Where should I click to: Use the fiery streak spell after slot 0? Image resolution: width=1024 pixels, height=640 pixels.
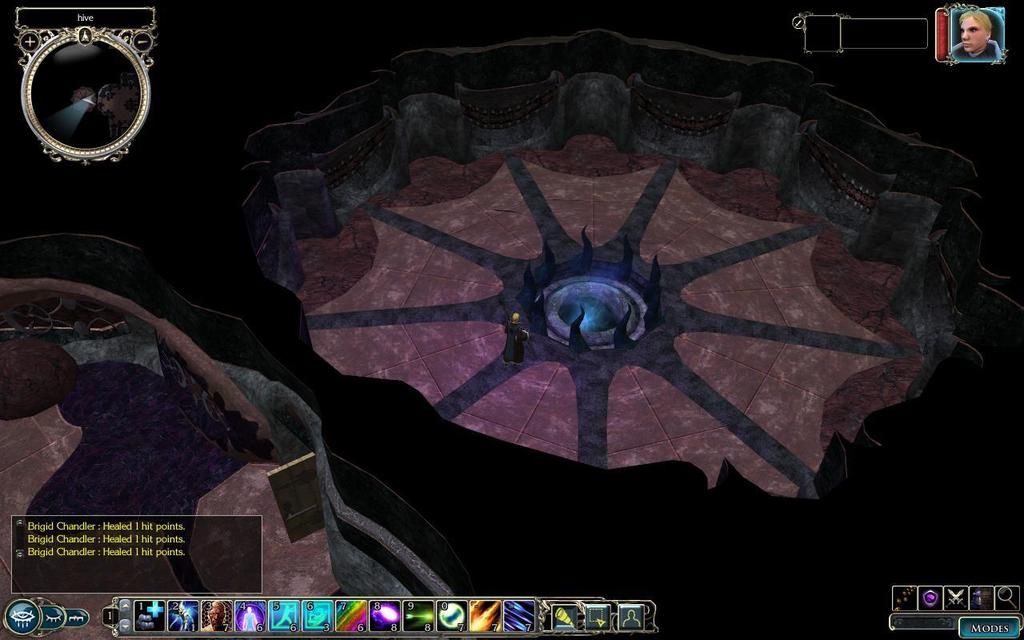pyautogui.click(x=486, y=615)
